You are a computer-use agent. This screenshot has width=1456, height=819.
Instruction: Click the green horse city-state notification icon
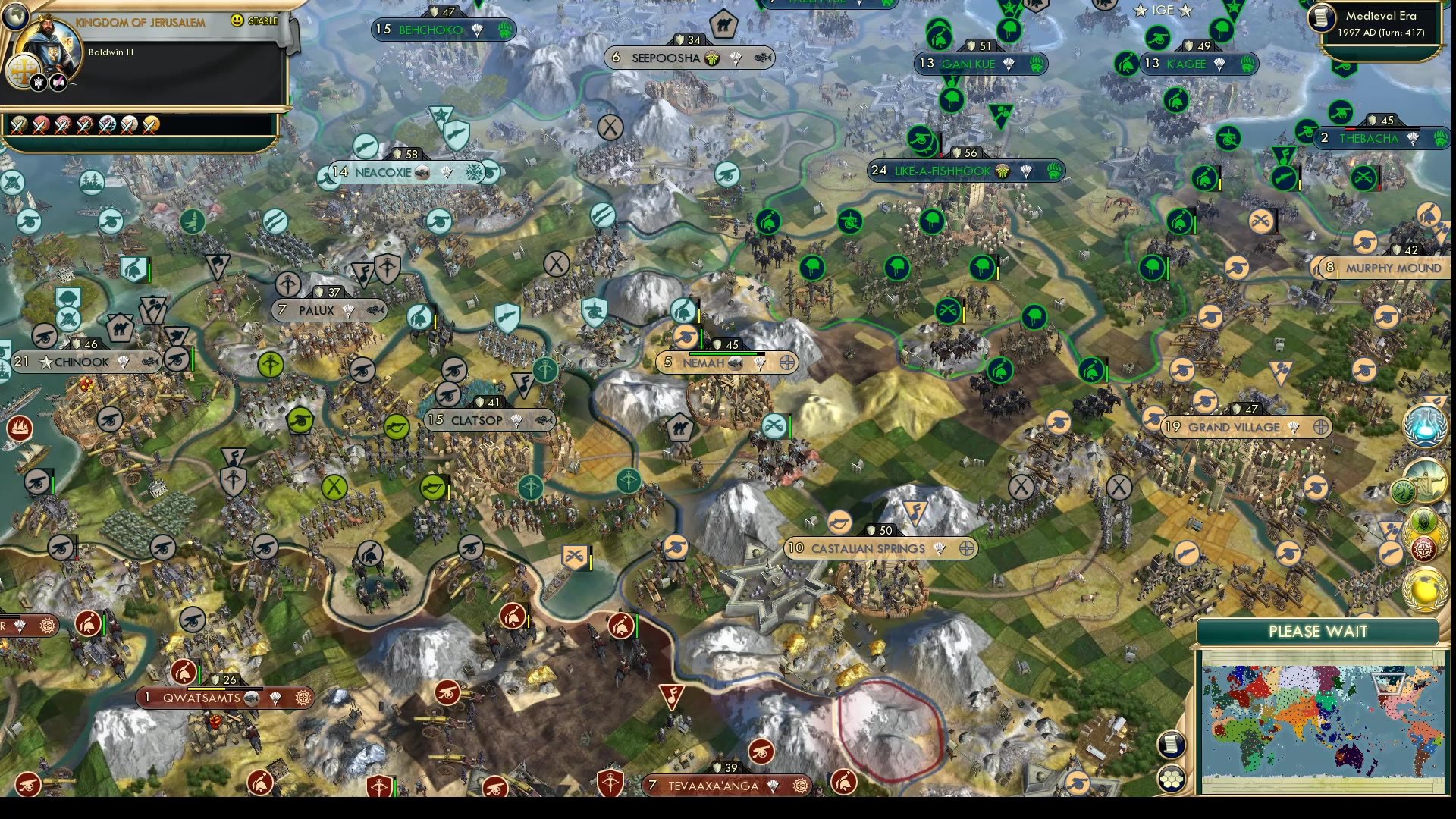1404,491
